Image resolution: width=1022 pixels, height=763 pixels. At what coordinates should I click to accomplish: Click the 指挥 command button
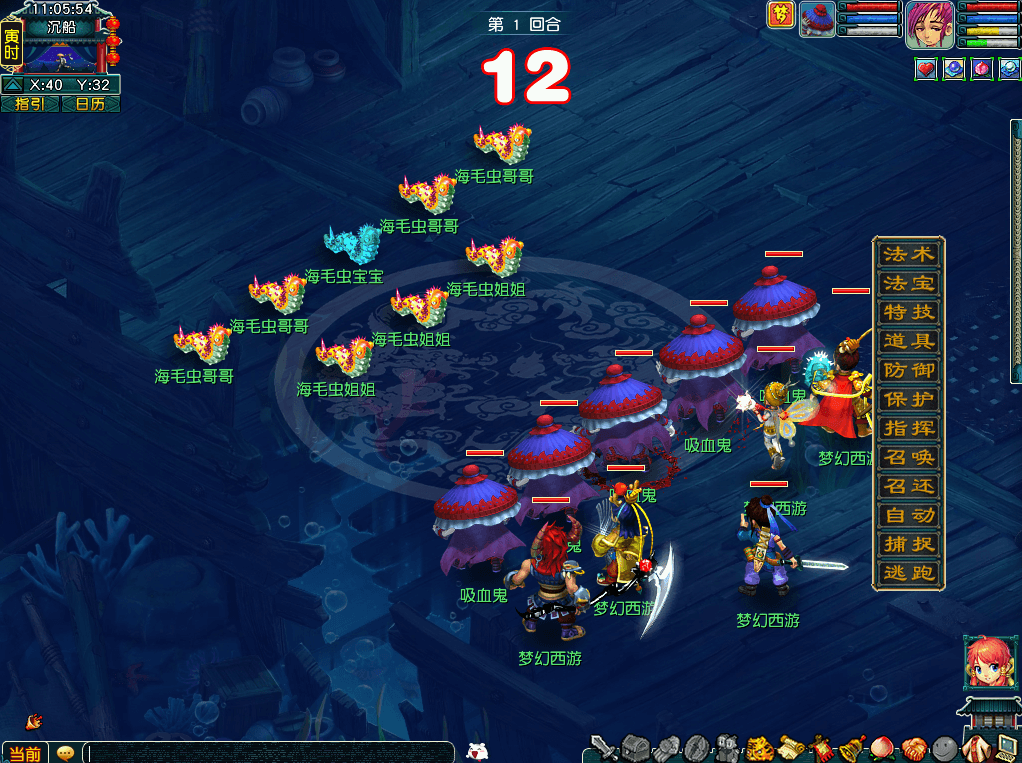(x=908, y=428)
